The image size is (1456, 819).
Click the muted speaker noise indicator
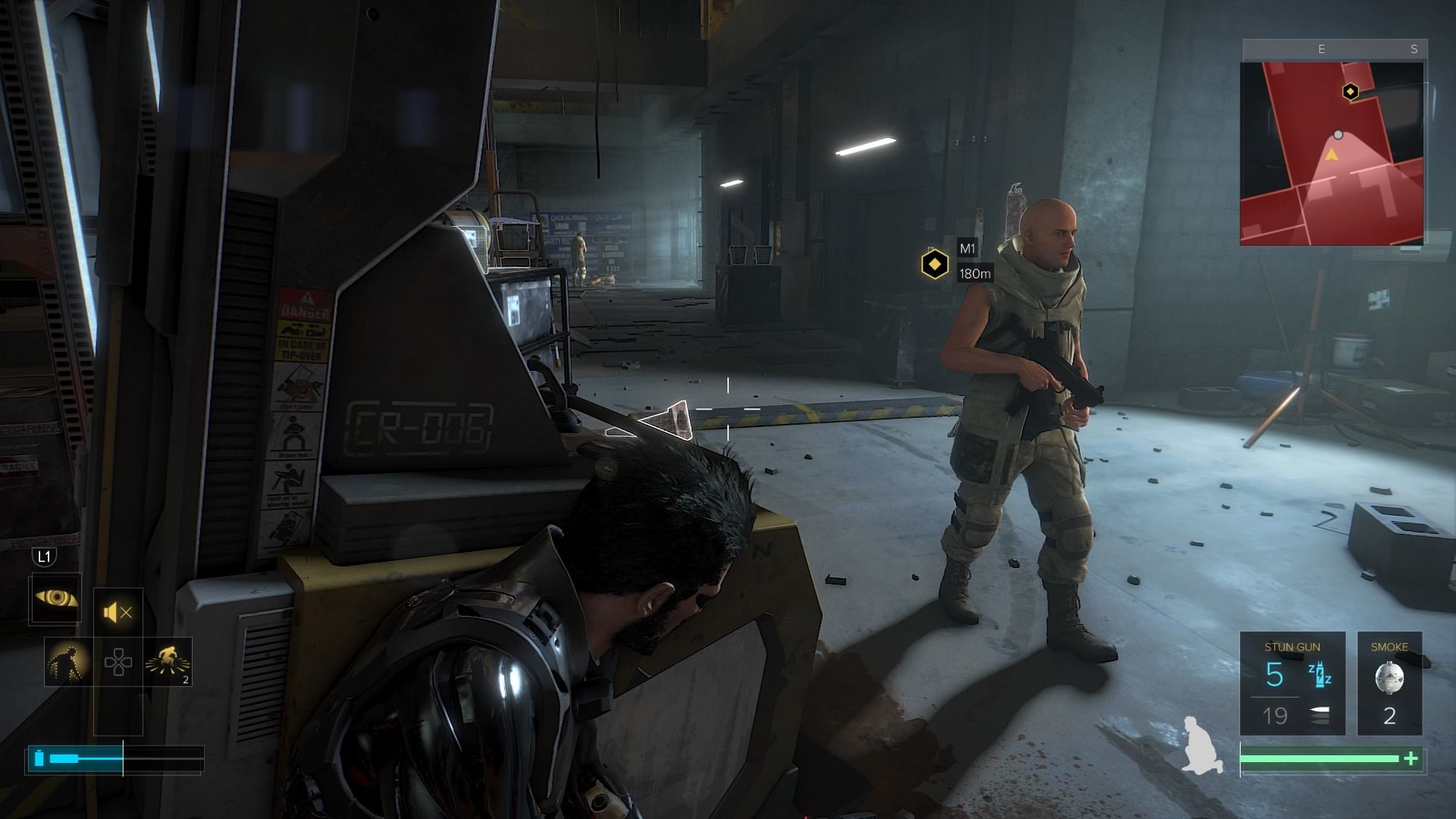pyautogui.click(x=117, y=612)
